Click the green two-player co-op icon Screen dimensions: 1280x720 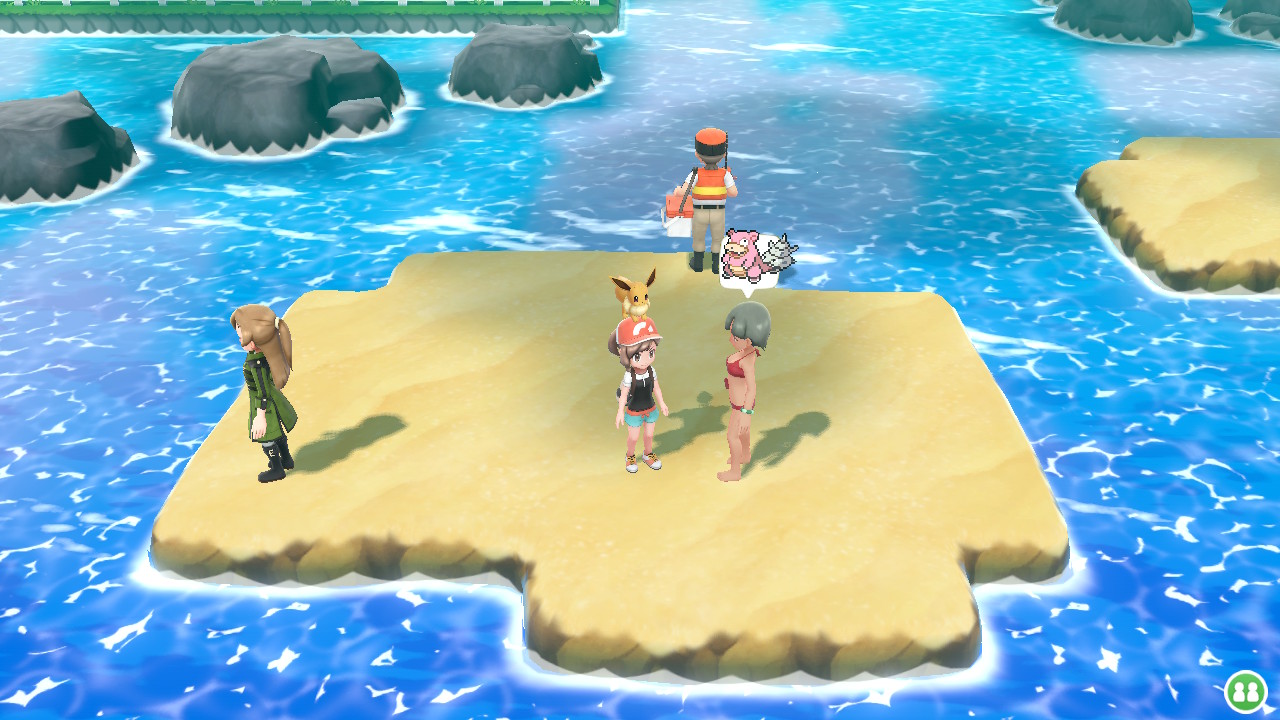[1245, 691]
